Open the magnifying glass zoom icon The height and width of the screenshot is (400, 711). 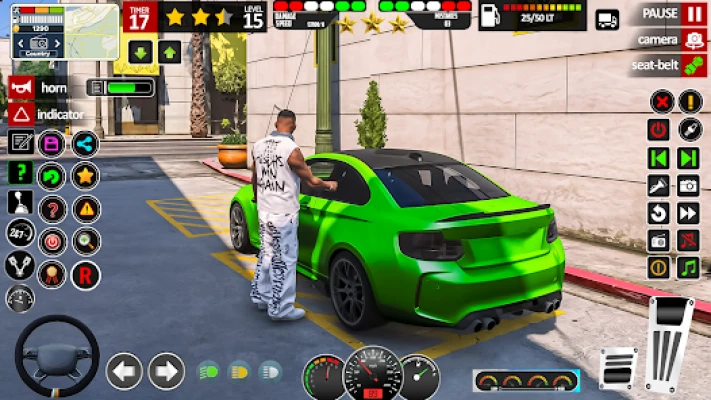coord(85,240)
